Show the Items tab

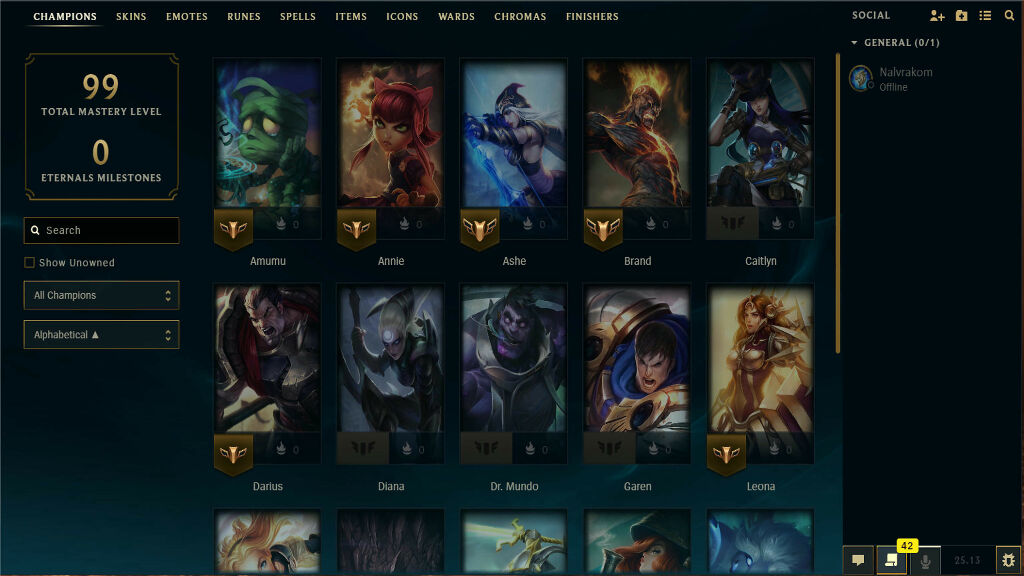tap(351, 17)
